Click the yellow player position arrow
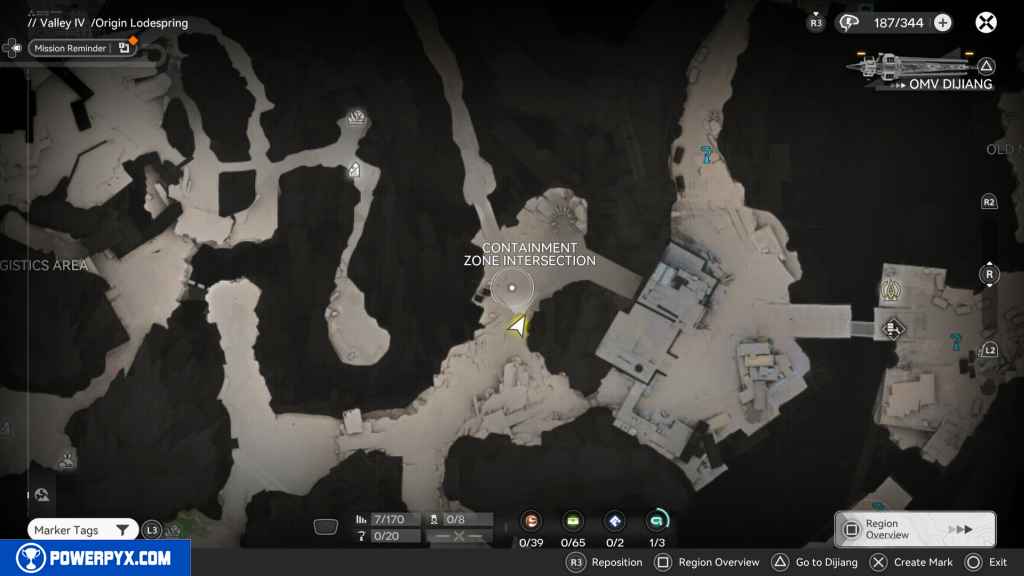This screenshot has width=1024, height=576. tap(517, 326)
